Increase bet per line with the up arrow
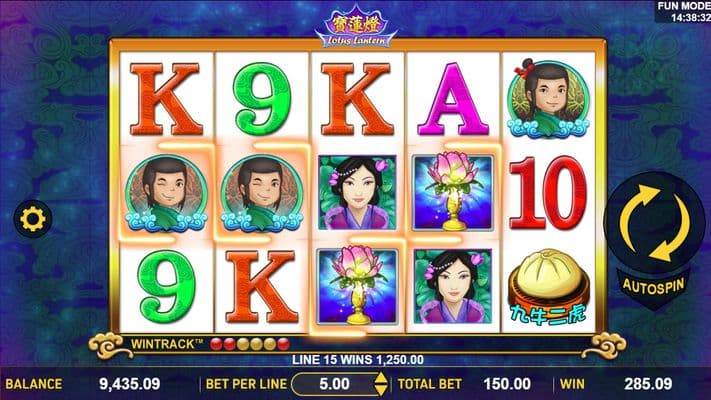The image size is (711, 400). 379,377
